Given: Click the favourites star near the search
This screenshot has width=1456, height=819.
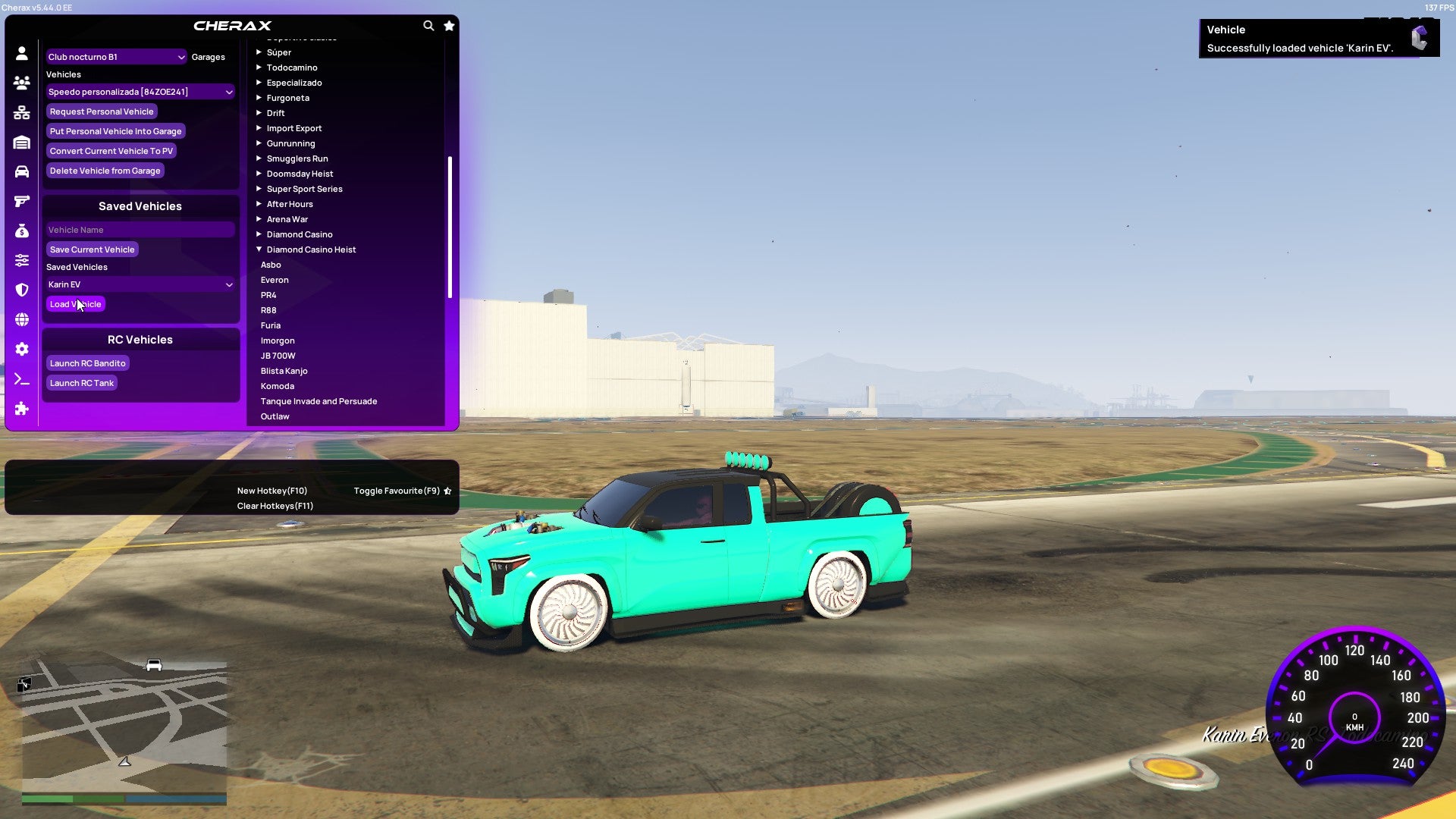Looking at the screenshot, I should tap(449, 25).
